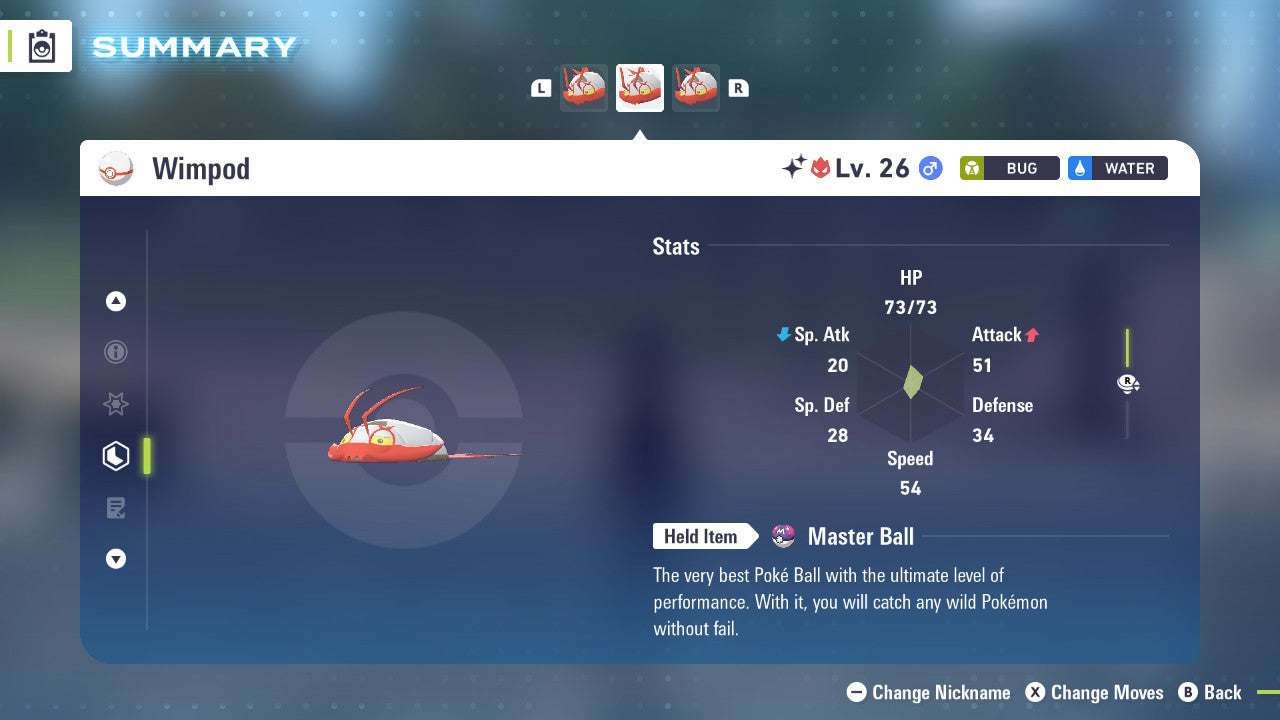Open the info page from the sidebar
The image size is (1280, 720).
116,352
